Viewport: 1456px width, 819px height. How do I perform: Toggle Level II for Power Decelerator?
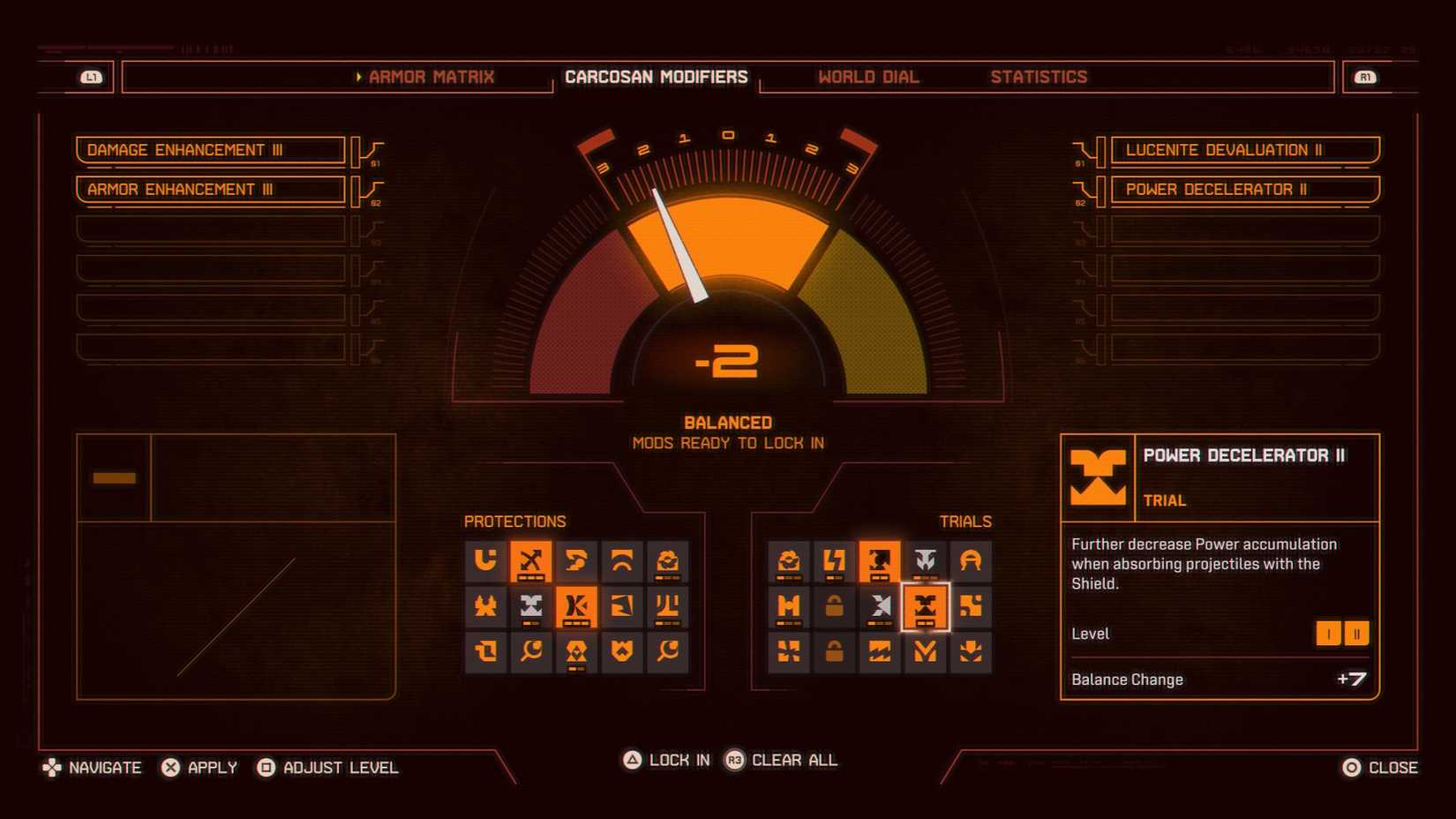pos(1355,633)
